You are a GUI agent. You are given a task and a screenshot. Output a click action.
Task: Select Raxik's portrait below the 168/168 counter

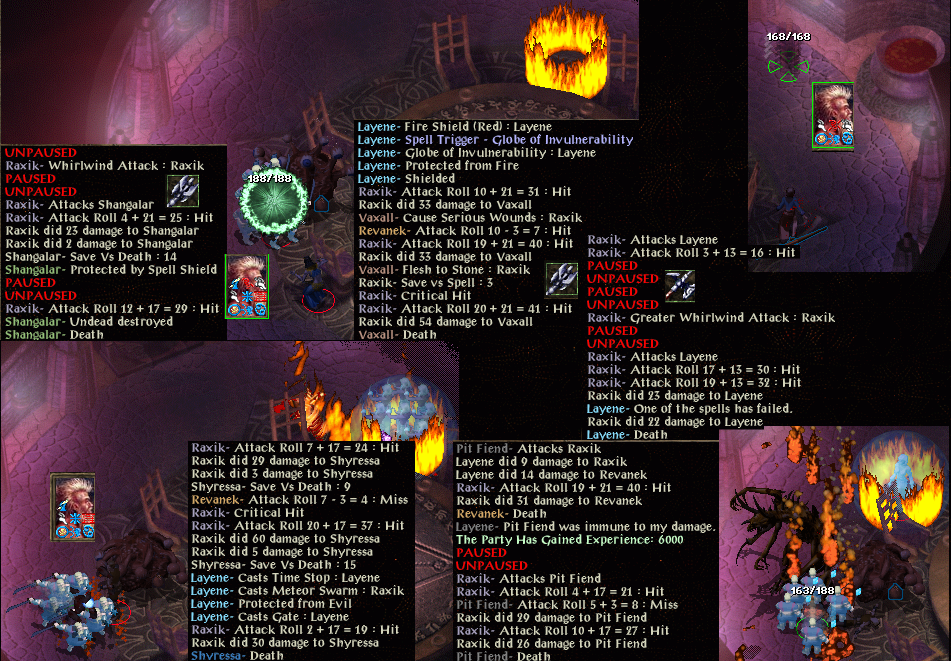[832, 115]
